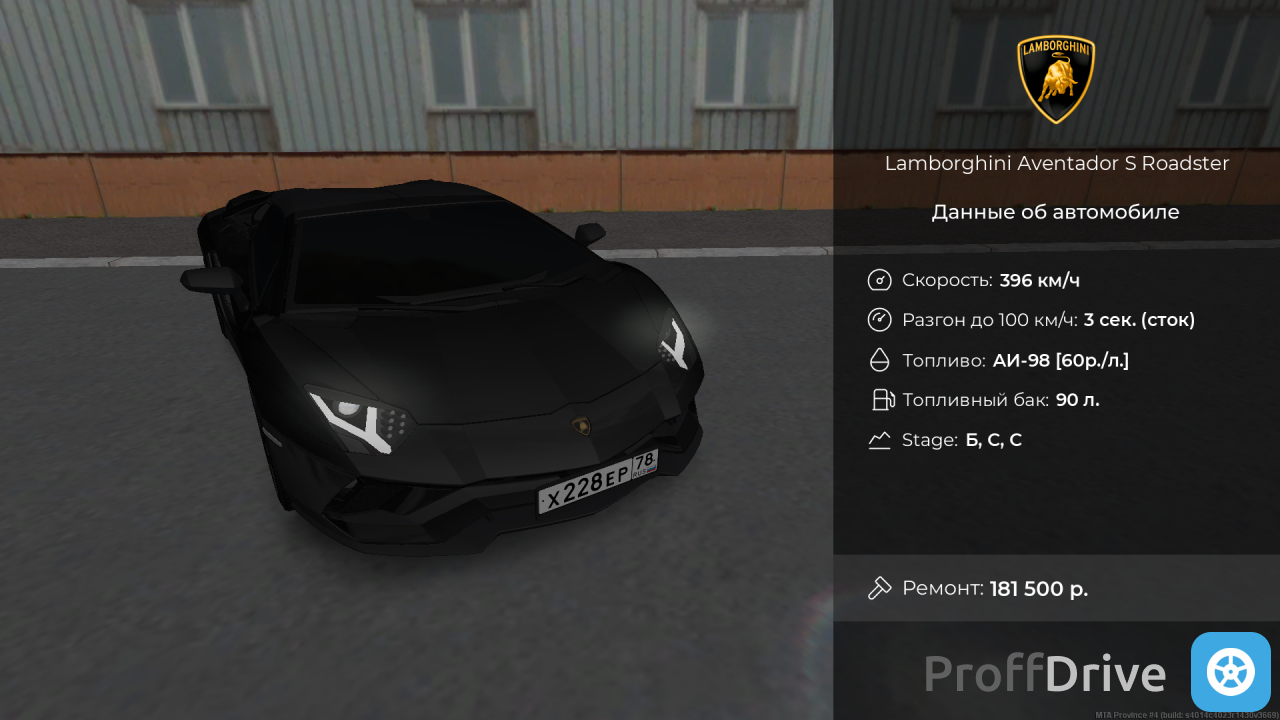
Task: Click the Ремонт repair row with hammer icon
Action: [978, 588]
